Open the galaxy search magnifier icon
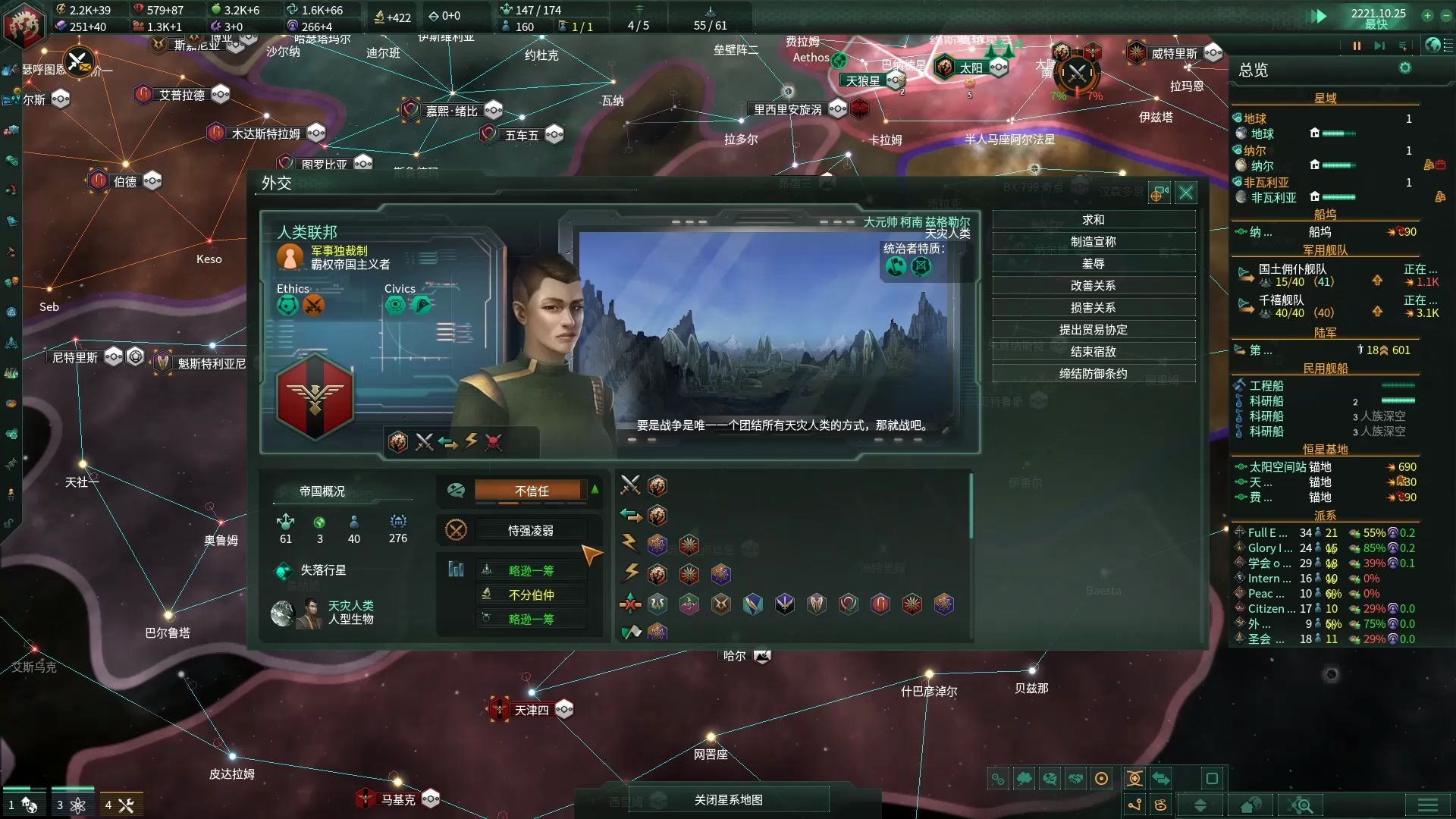This screenshot has width=1456, height=819. point(1300,804)
